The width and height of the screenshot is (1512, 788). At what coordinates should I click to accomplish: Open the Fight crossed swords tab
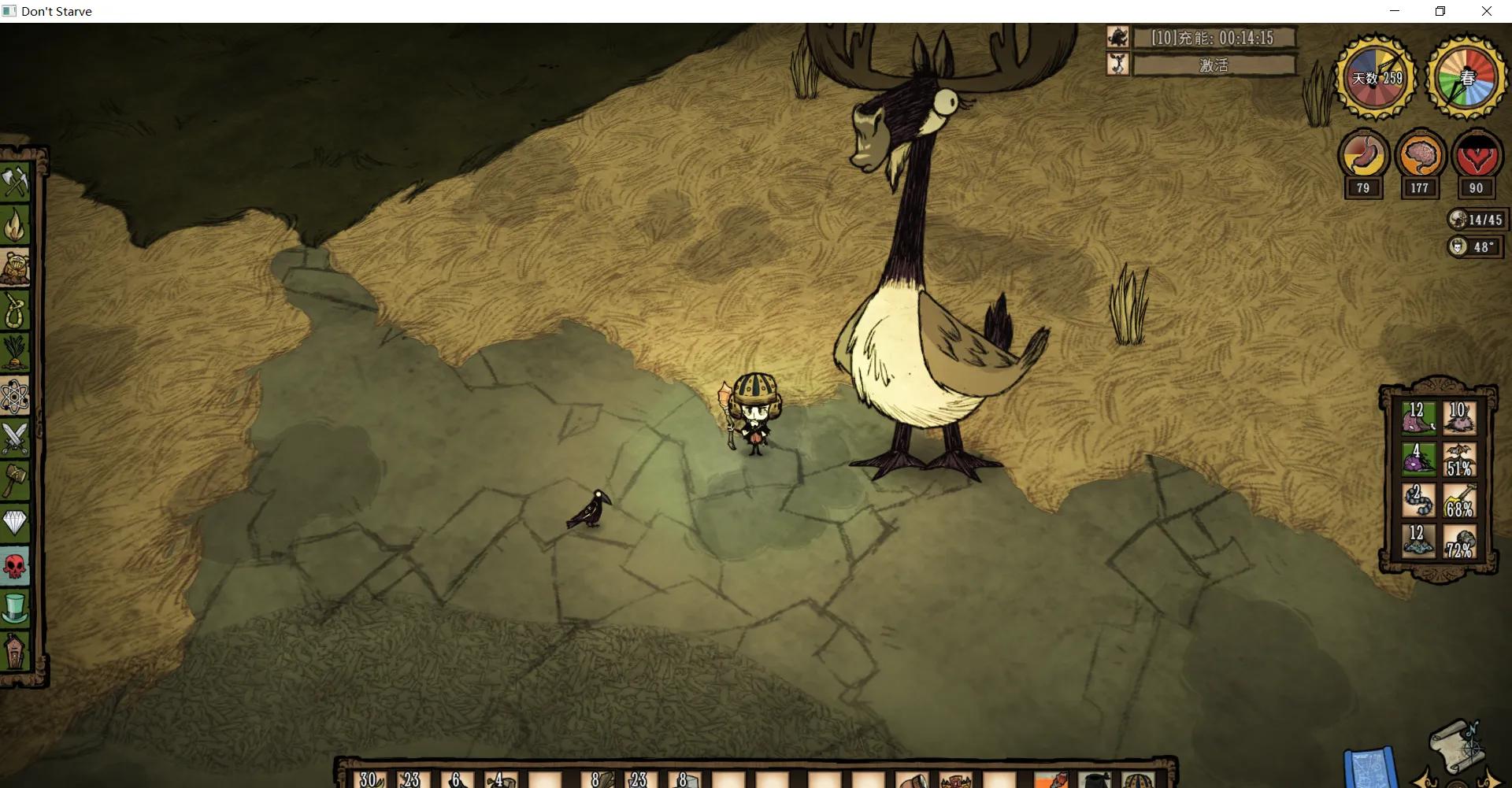(16, 438)
